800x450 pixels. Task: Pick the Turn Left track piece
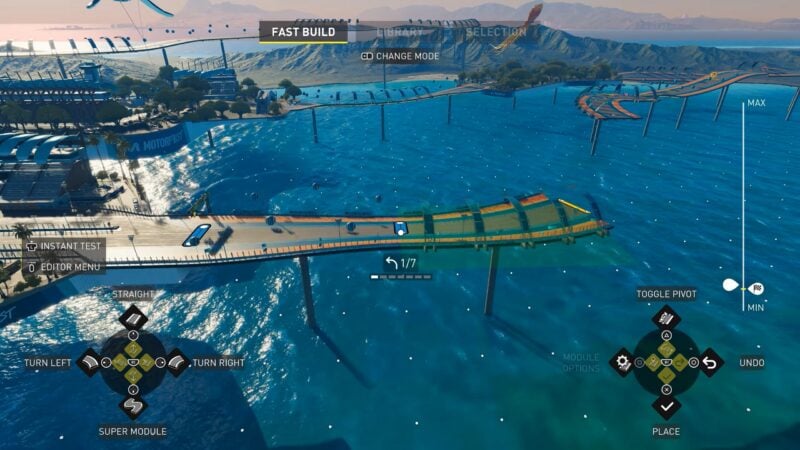click(x=89, y=362)
